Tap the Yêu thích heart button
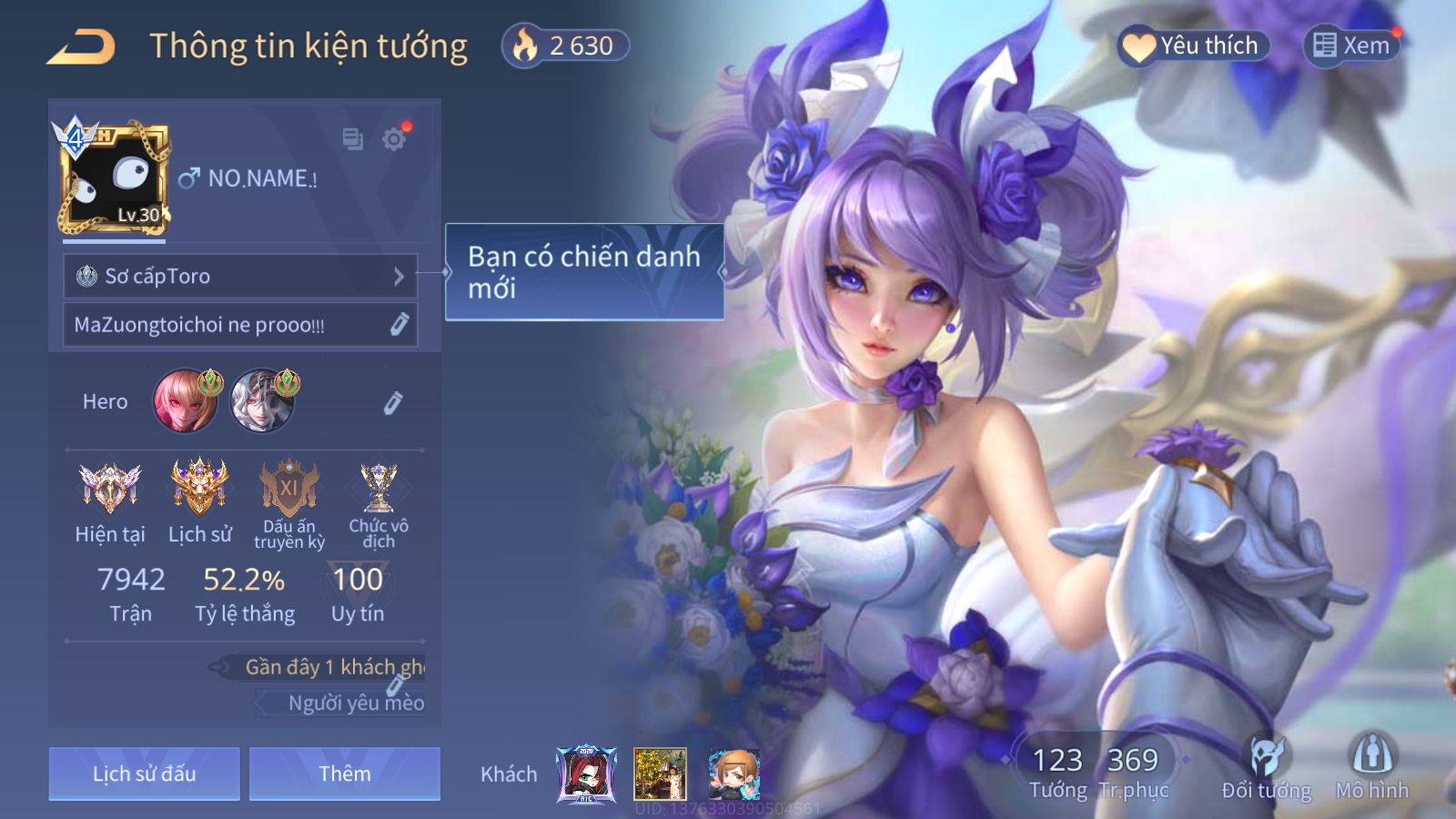This screenshot has height=819, width=1456. point(1192,45)
